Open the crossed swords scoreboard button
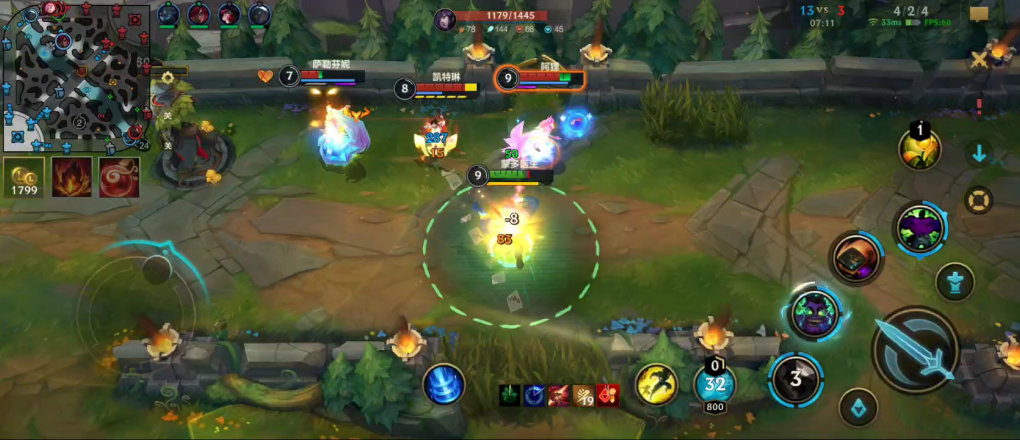The image size is (1020, 440). [978, 59]
